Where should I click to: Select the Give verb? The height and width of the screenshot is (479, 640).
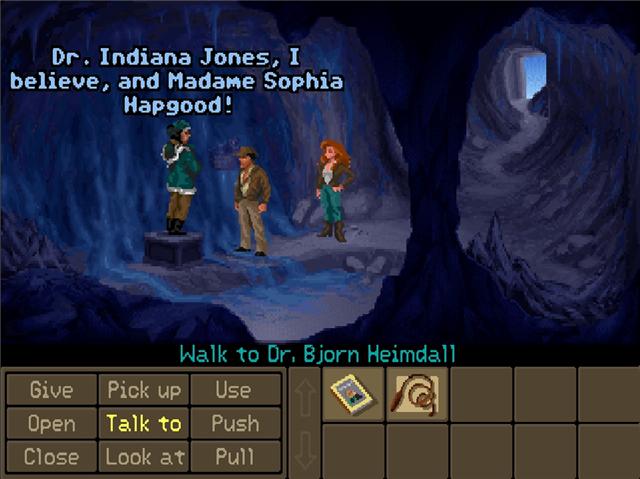click(51, 389)
